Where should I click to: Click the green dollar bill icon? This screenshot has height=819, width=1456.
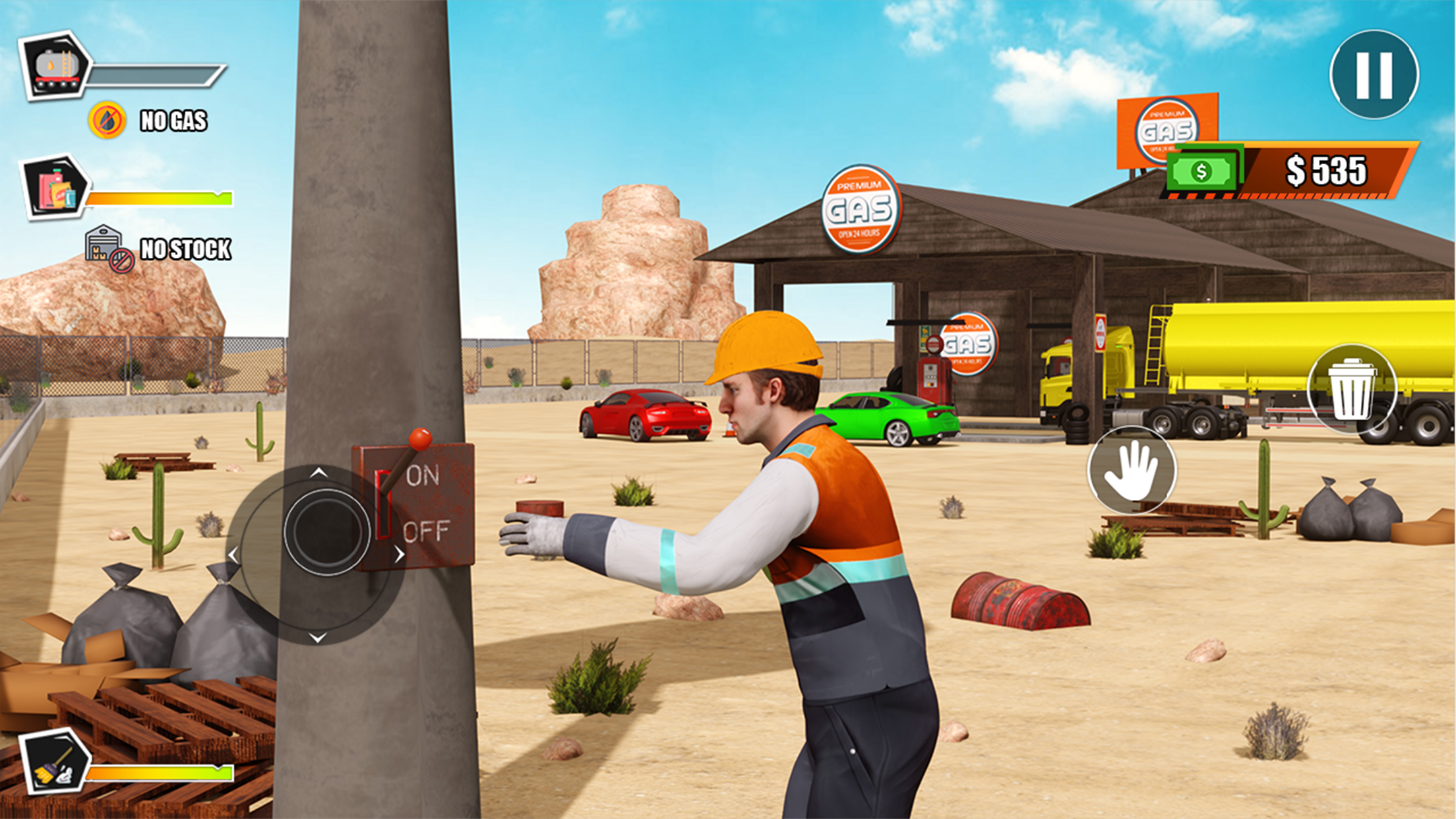(x=1201, y=171)
